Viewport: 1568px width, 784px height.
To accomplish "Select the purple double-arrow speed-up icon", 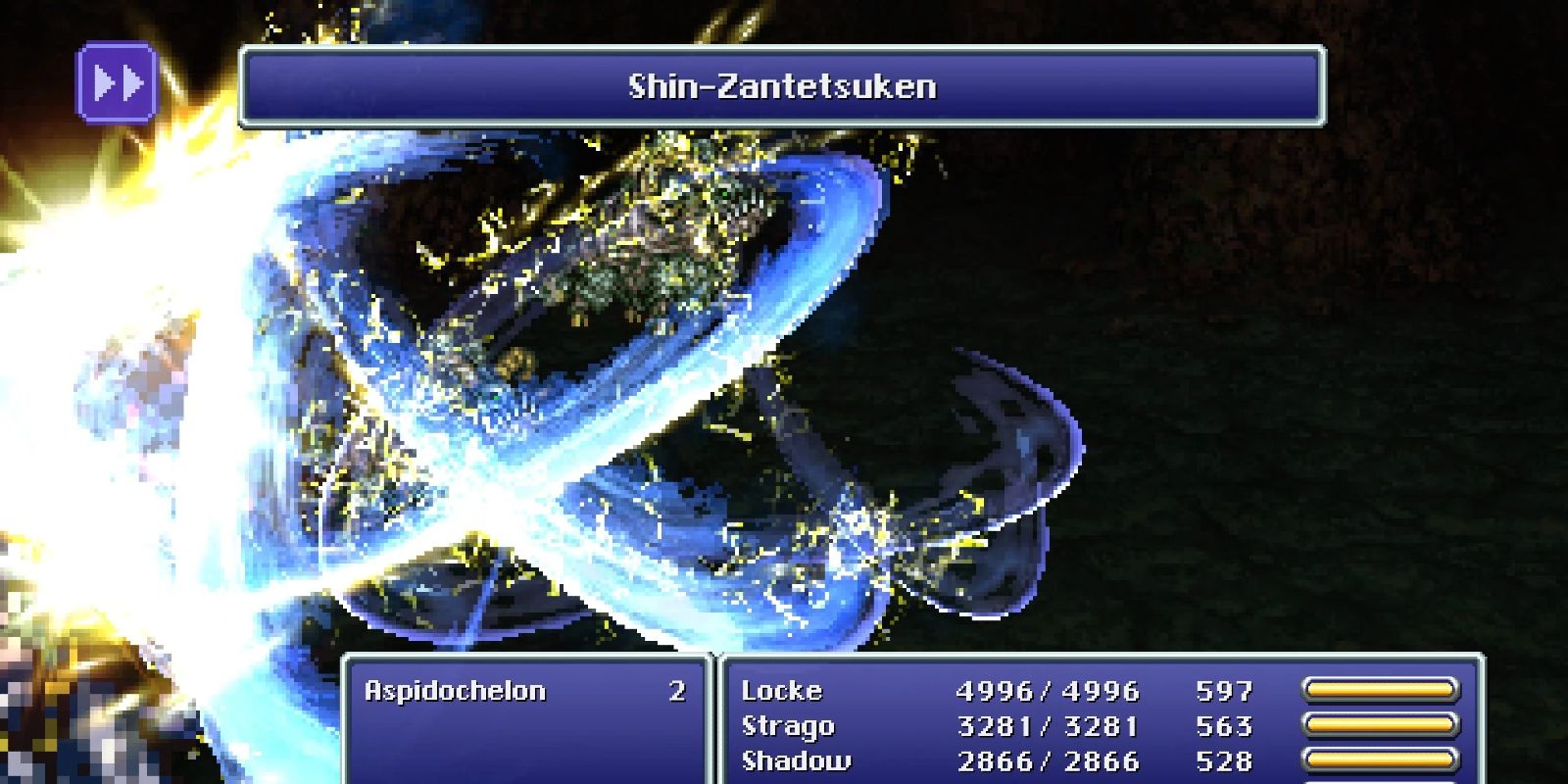I will tap(118, 86).
